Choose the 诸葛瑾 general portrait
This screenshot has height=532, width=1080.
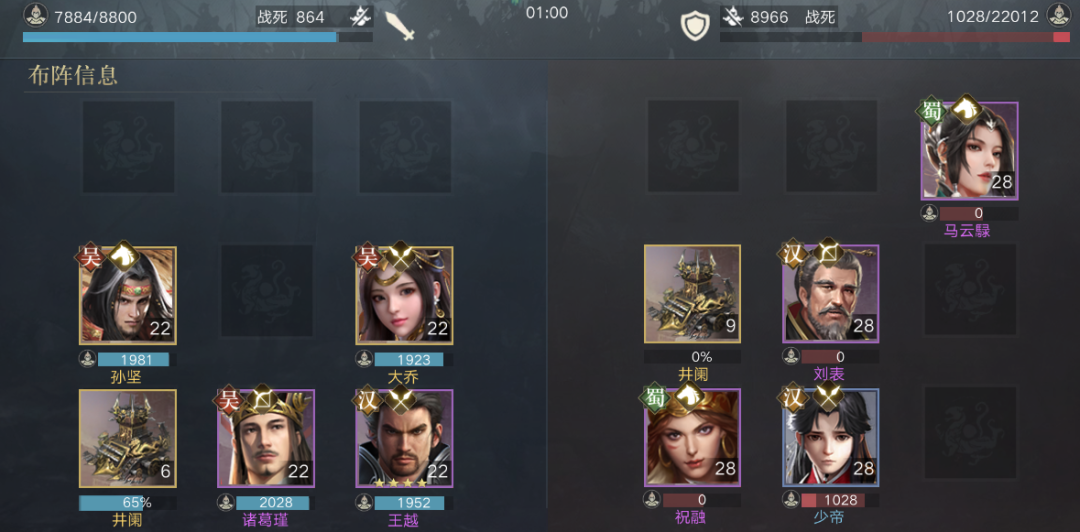coord(266,438)
